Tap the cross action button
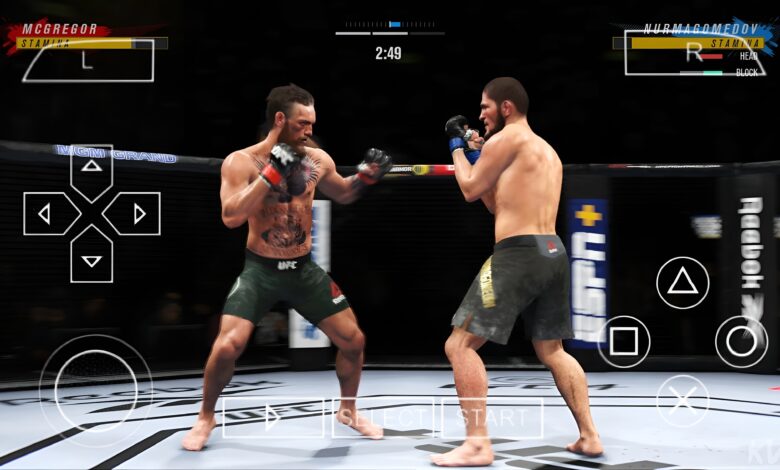Viewport: 780px width, 470px height. [x=682, y=401]
